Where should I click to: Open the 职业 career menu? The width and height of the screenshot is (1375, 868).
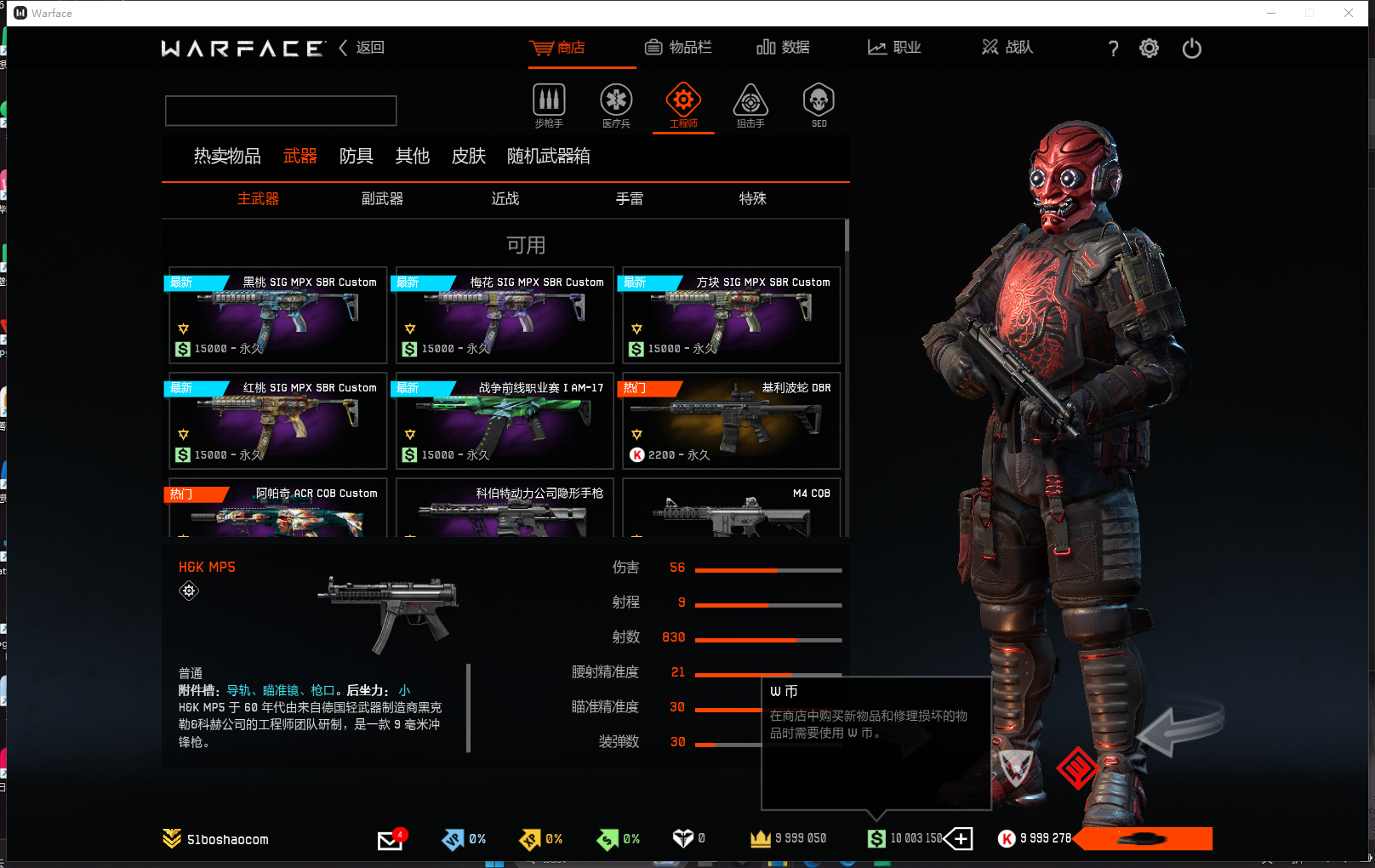click(894, 48)
